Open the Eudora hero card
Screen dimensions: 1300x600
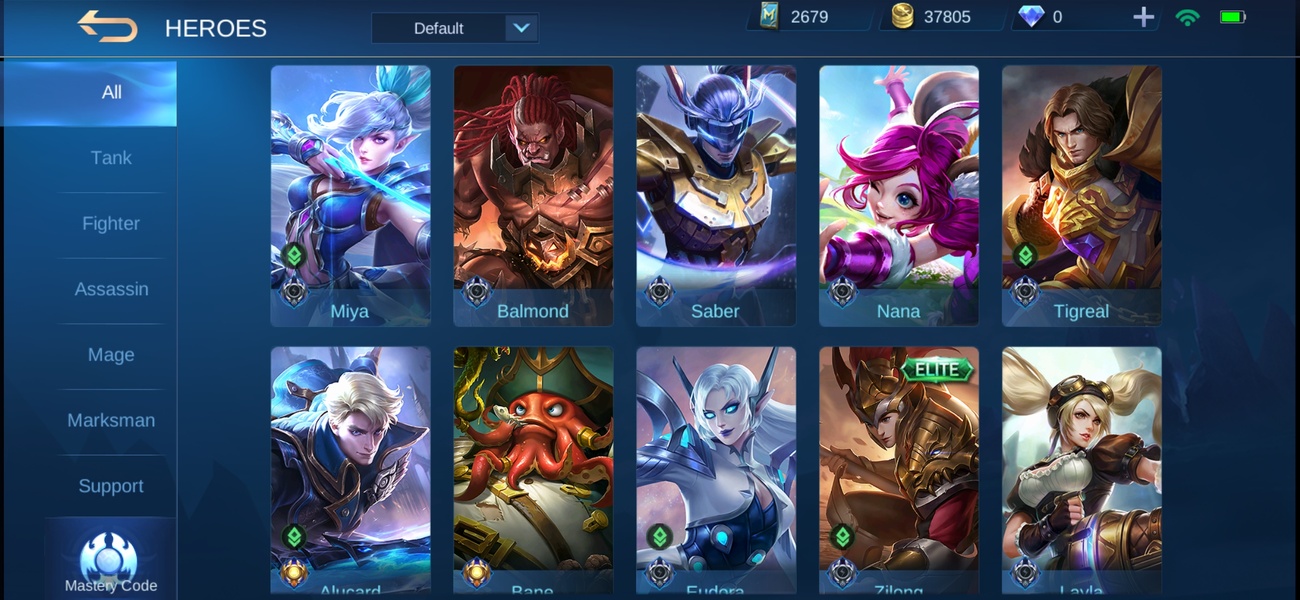(x=716, y=470)
